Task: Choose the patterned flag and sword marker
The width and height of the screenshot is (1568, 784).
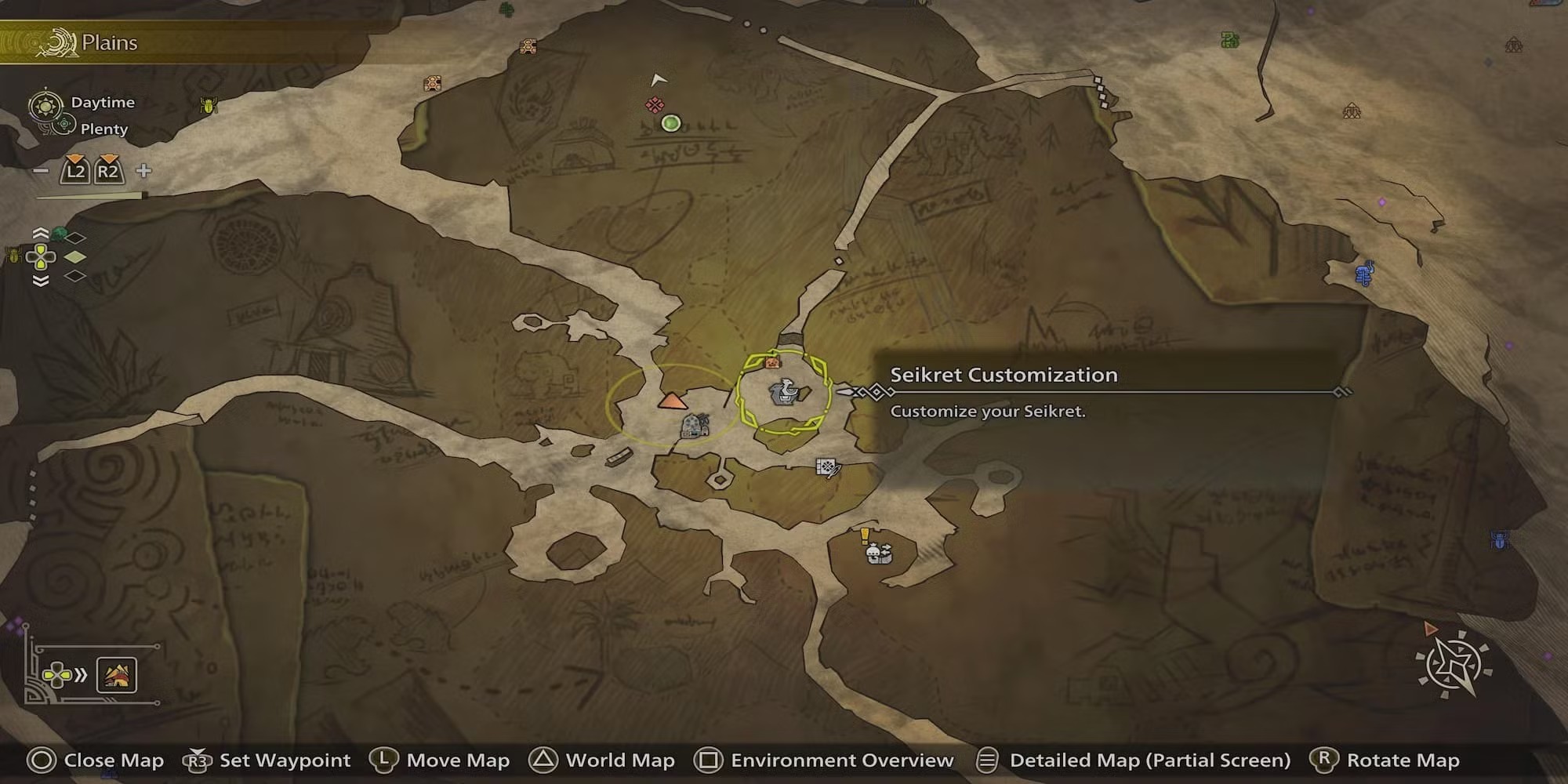Action: point(828,468)
